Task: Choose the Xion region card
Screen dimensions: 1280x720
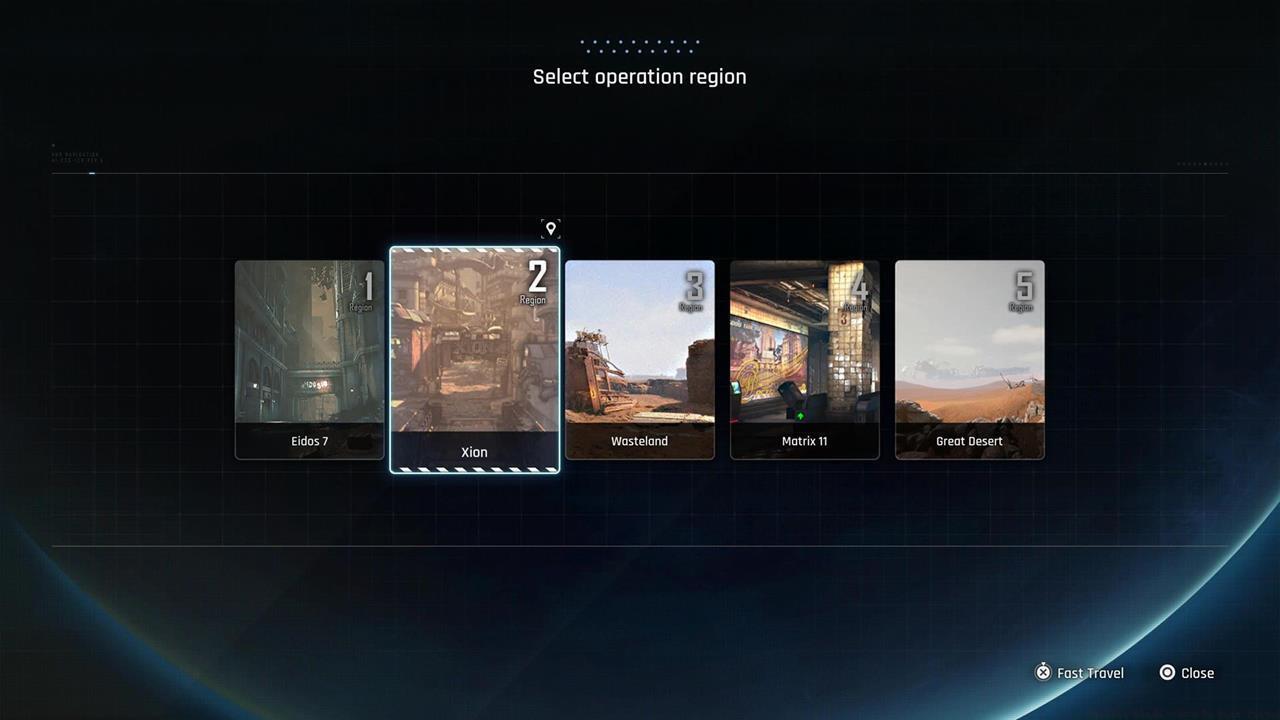Action: (474, 360)
